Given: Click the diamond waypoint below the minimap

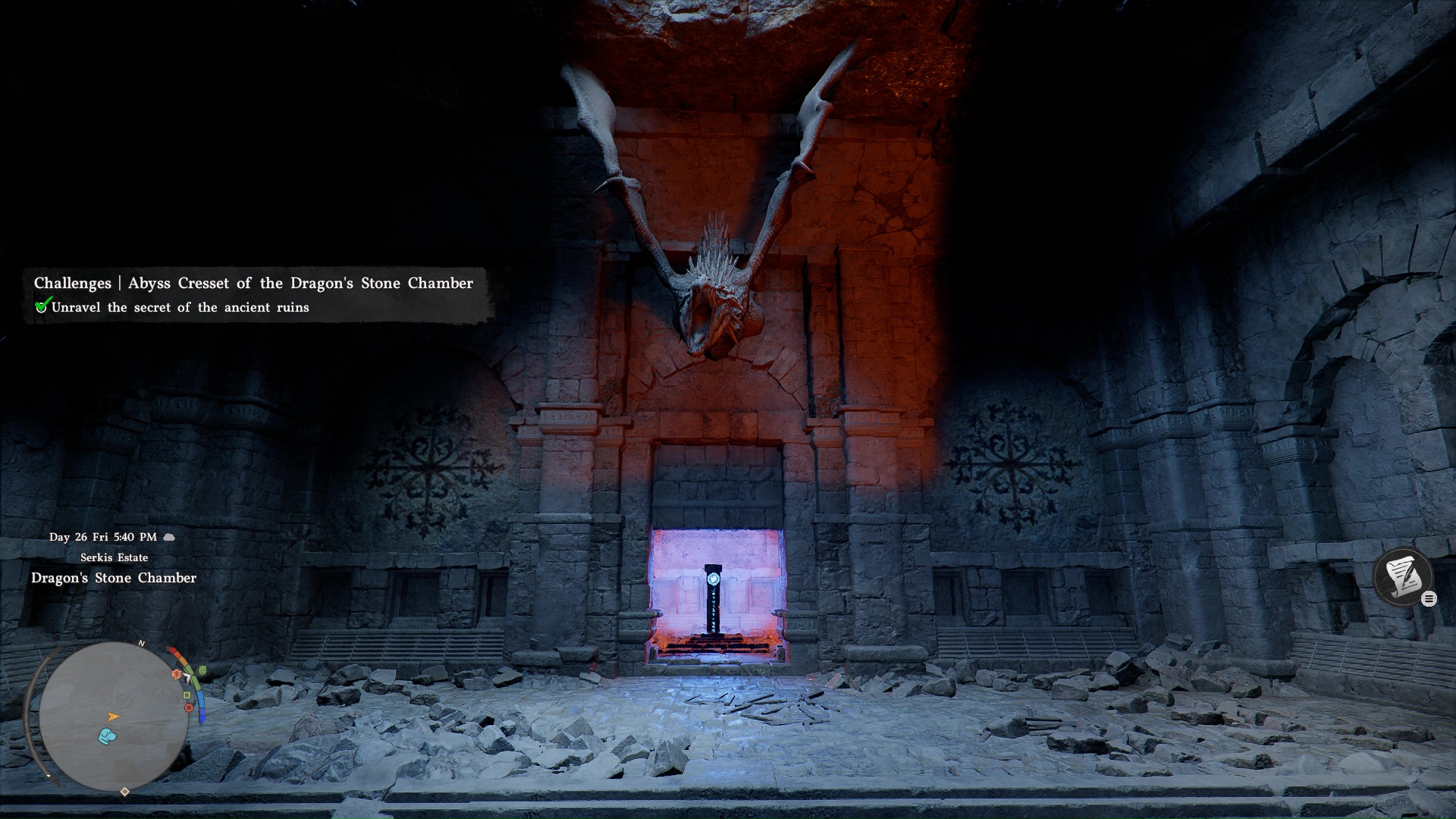Looking at the screenshot, I should (x=124, y=791).
